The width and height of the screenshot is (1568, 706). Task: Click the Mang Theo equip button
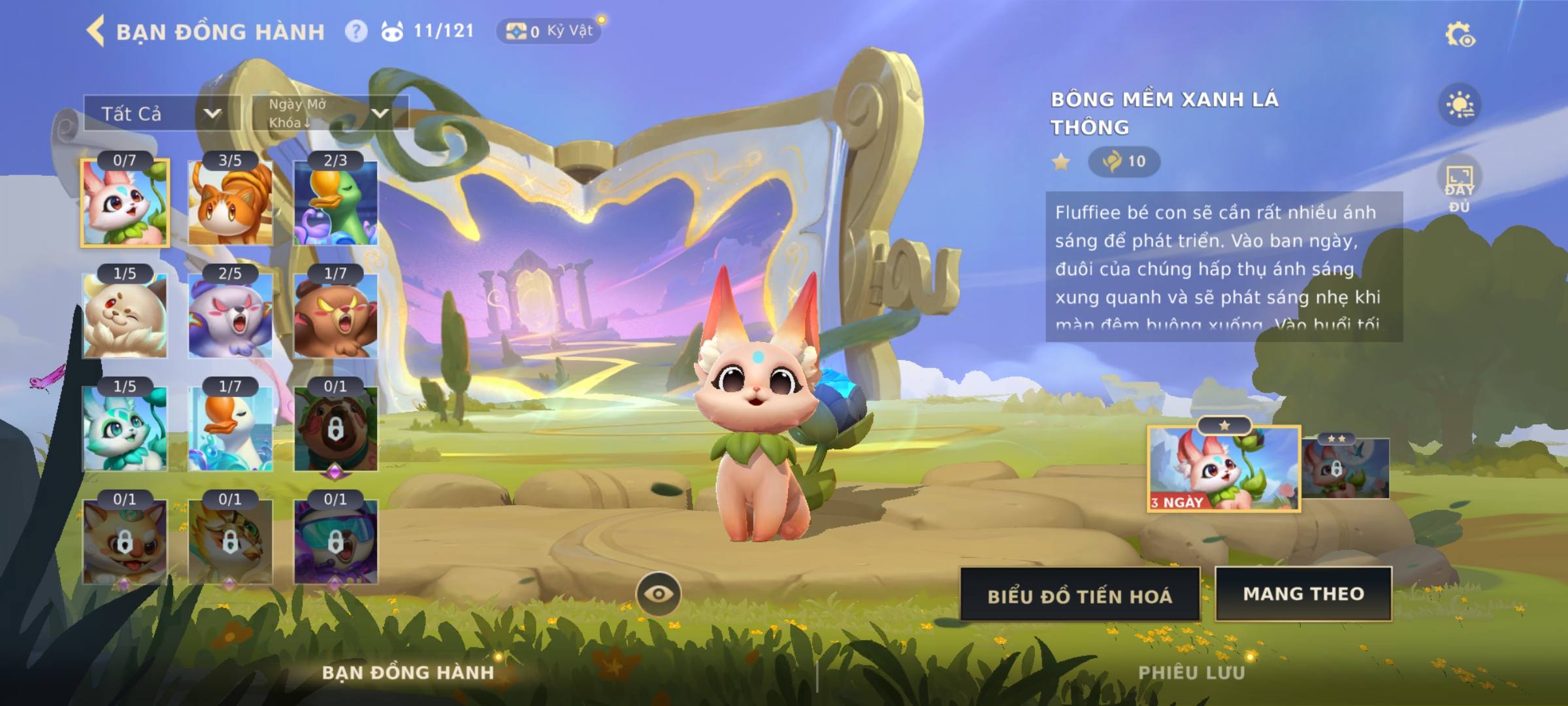pyautogui.click(x=1303, y=594)
